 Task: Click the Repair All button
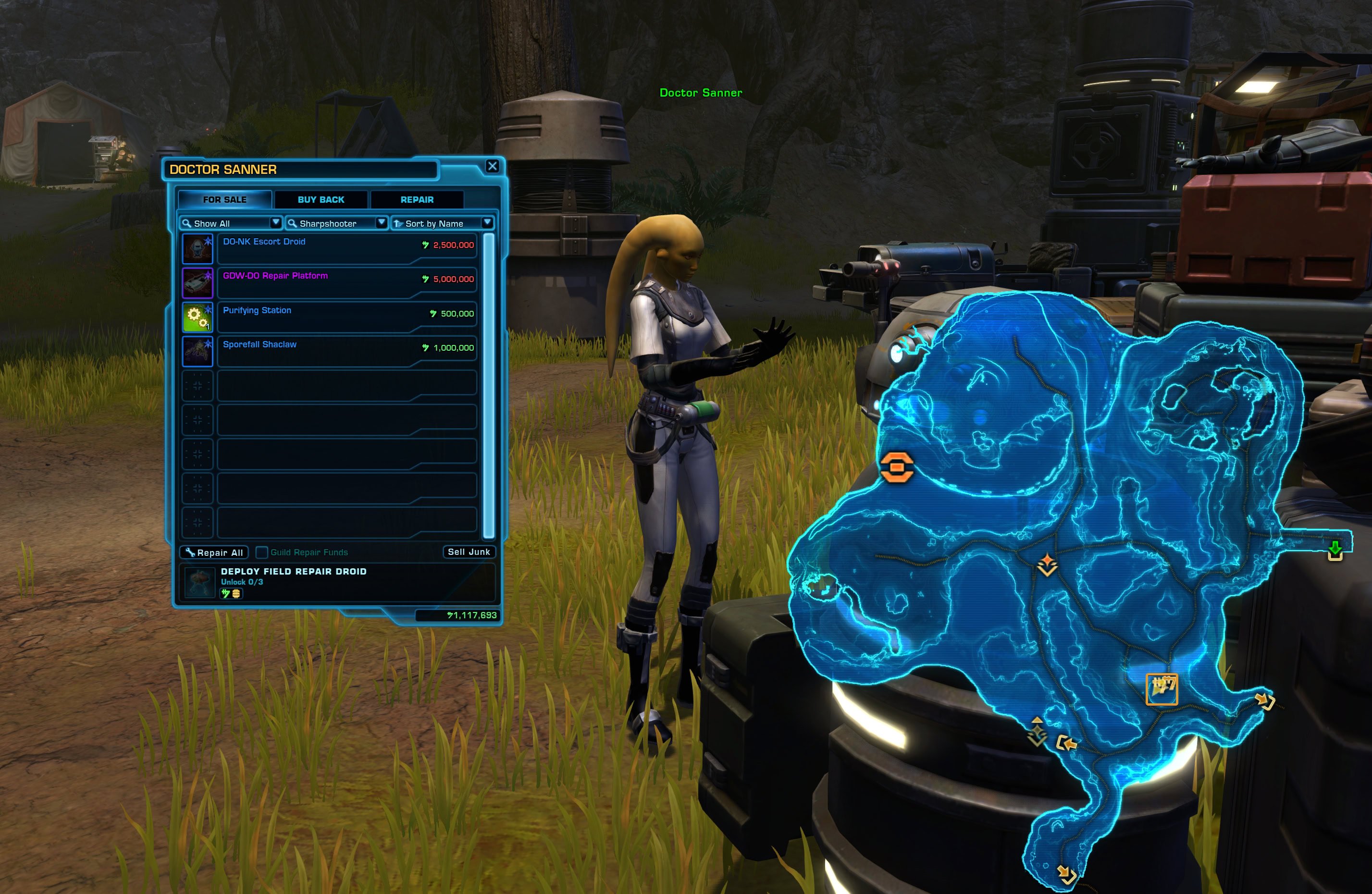(214, 552)
